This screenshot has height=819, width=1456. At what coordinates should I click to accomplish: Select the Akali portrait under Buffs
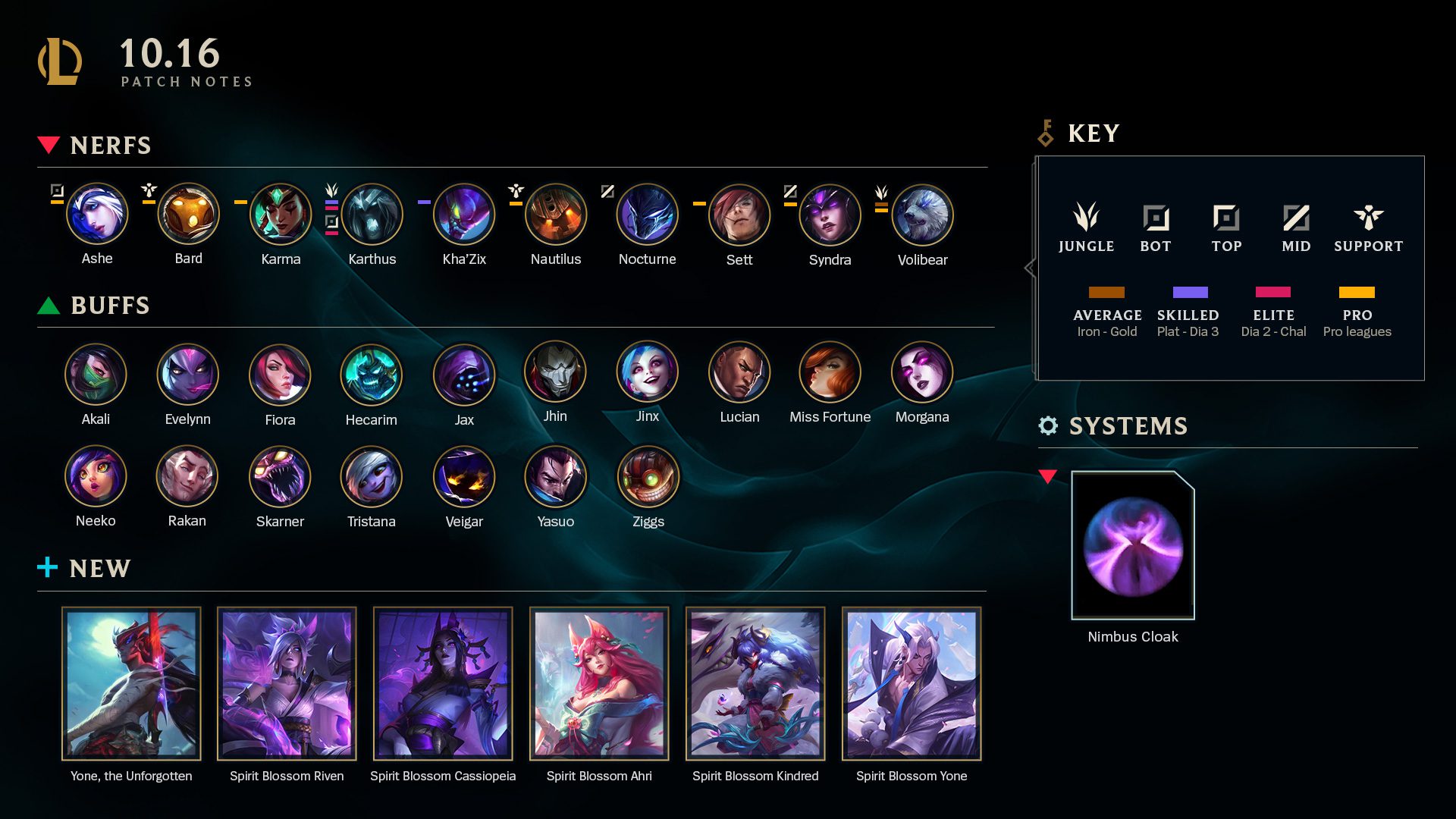(96, 375)
